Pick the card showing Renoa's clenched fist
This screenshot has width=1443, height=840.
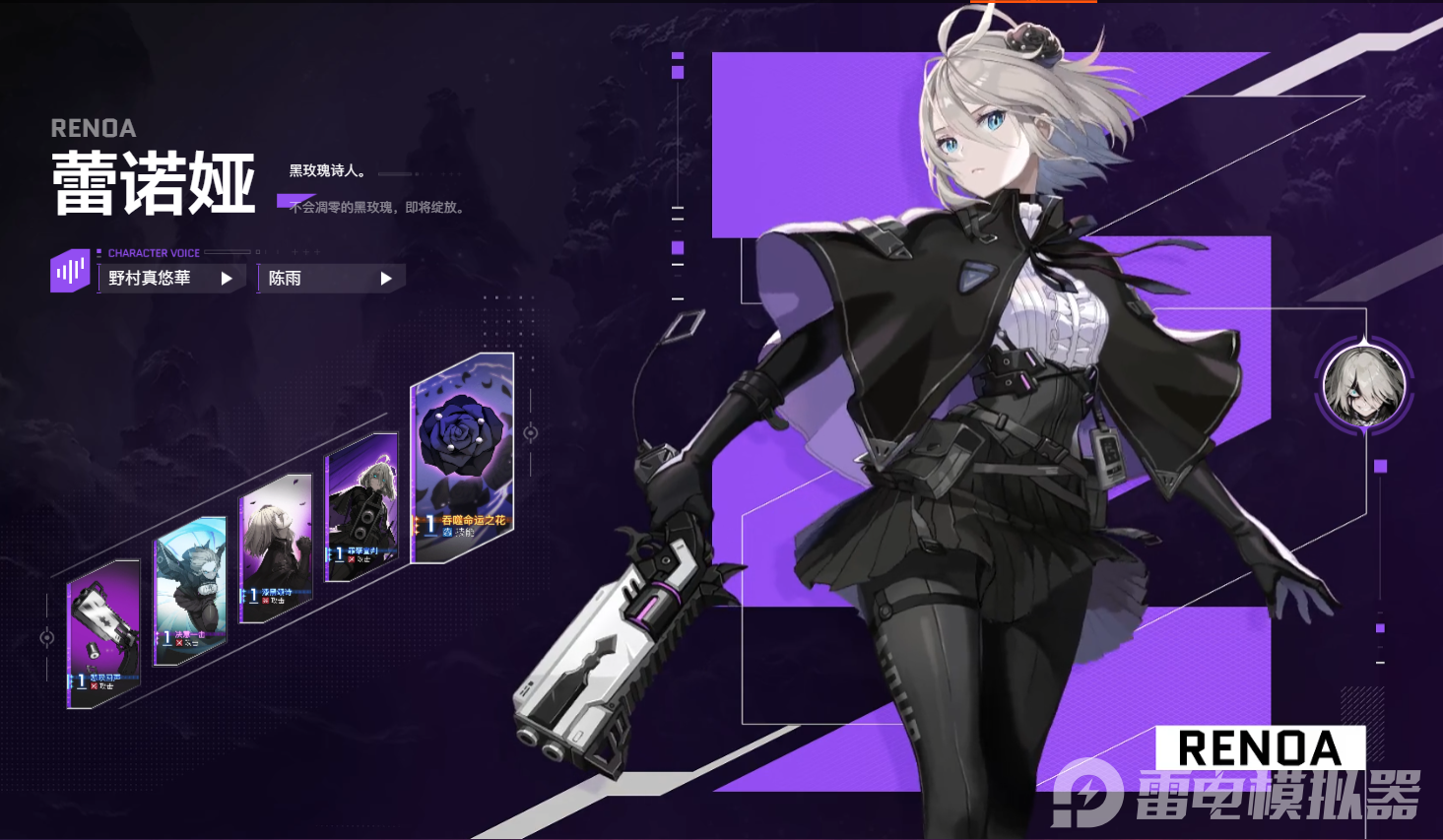[x=275, y=547]
